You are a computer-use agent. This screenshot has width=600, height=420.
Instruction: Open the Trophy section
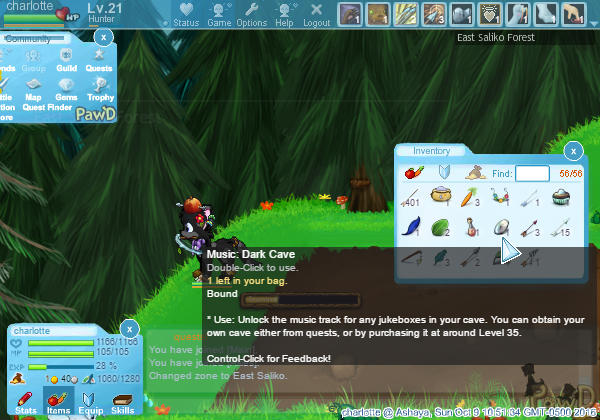pyautogui.click(x=100, y=90)
